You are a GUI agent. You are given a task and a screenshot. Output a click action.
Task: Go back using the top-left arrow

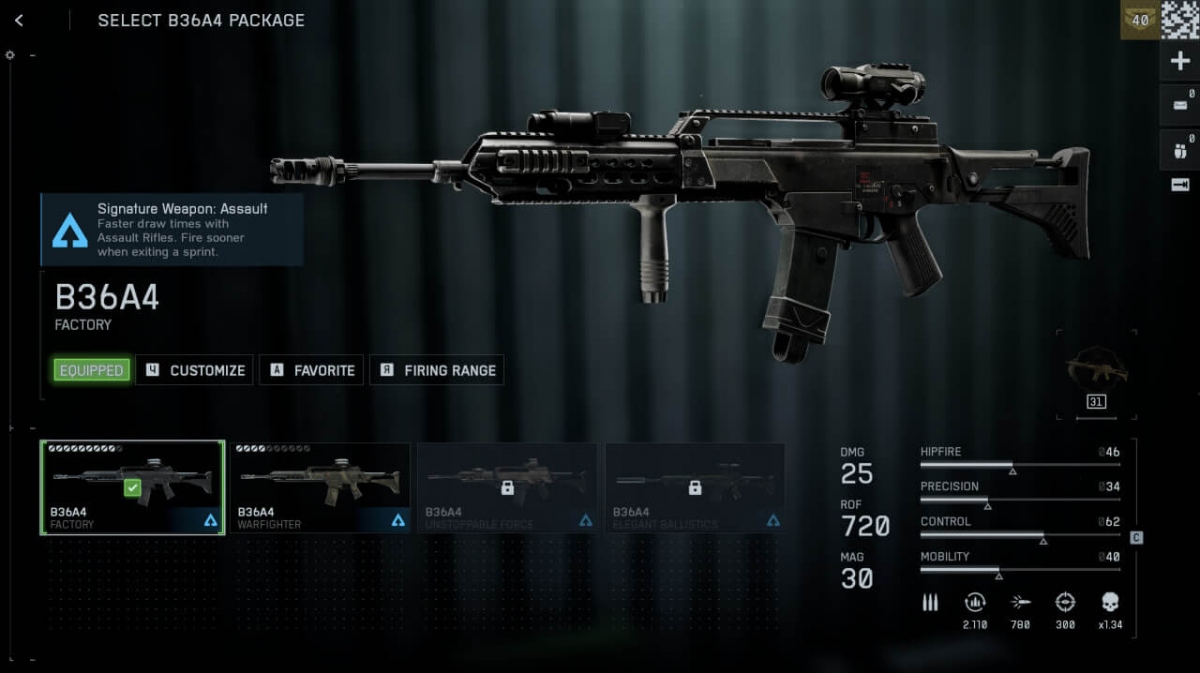pyautogui.click(x=19, y=20)
